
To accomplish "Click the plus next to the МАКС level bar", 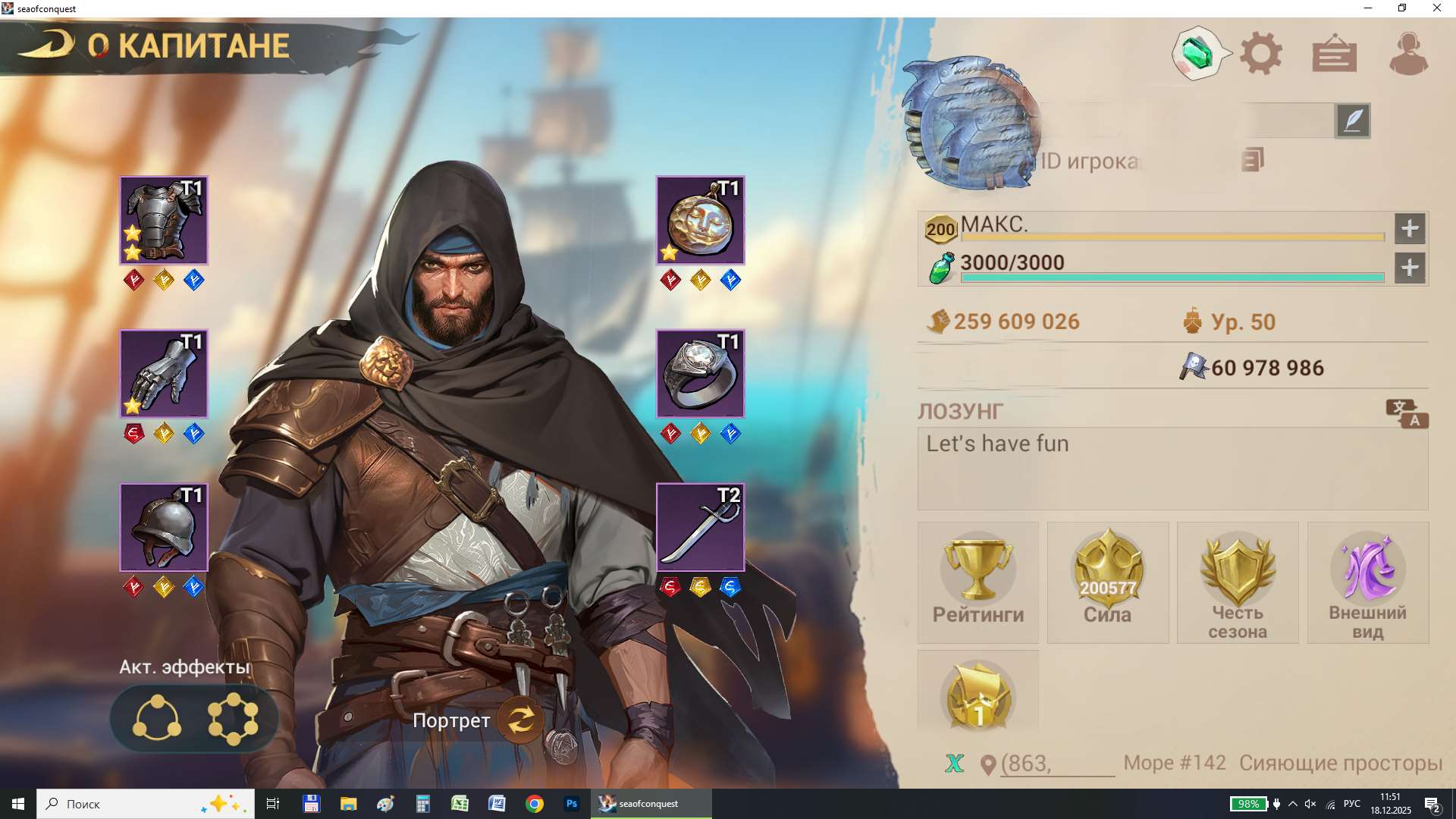I will (x=1410, y=228).
